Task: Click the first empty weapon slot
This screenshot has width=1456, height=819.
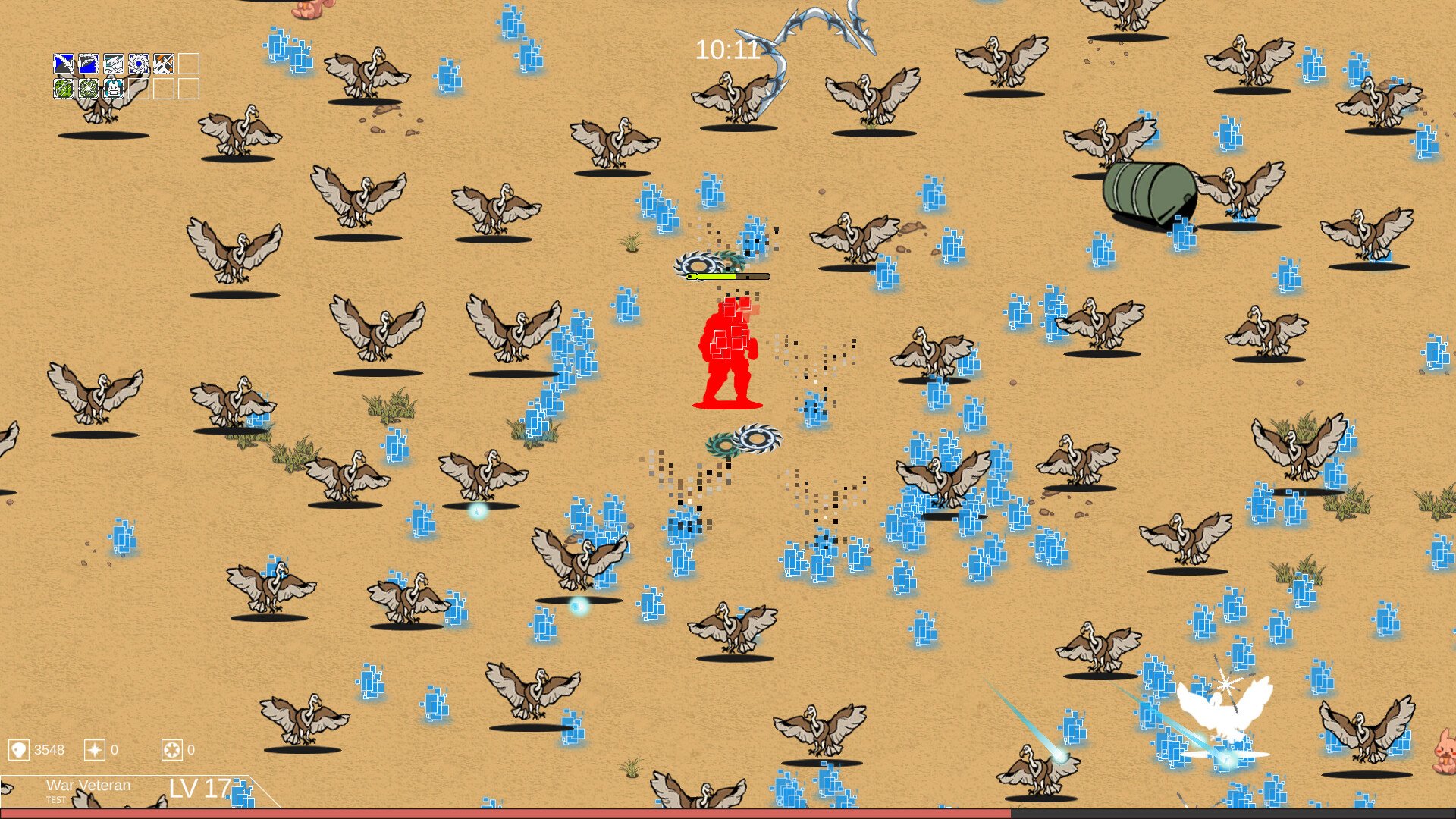Action: click(x=189, y=64)
